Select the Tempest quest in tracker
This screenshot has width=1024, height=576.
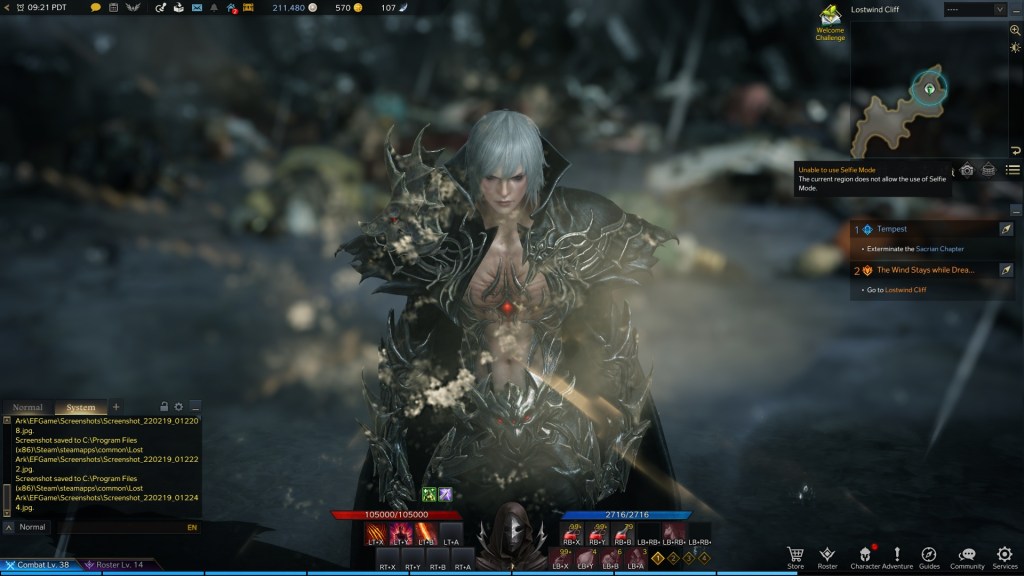[x=892, y=229]
